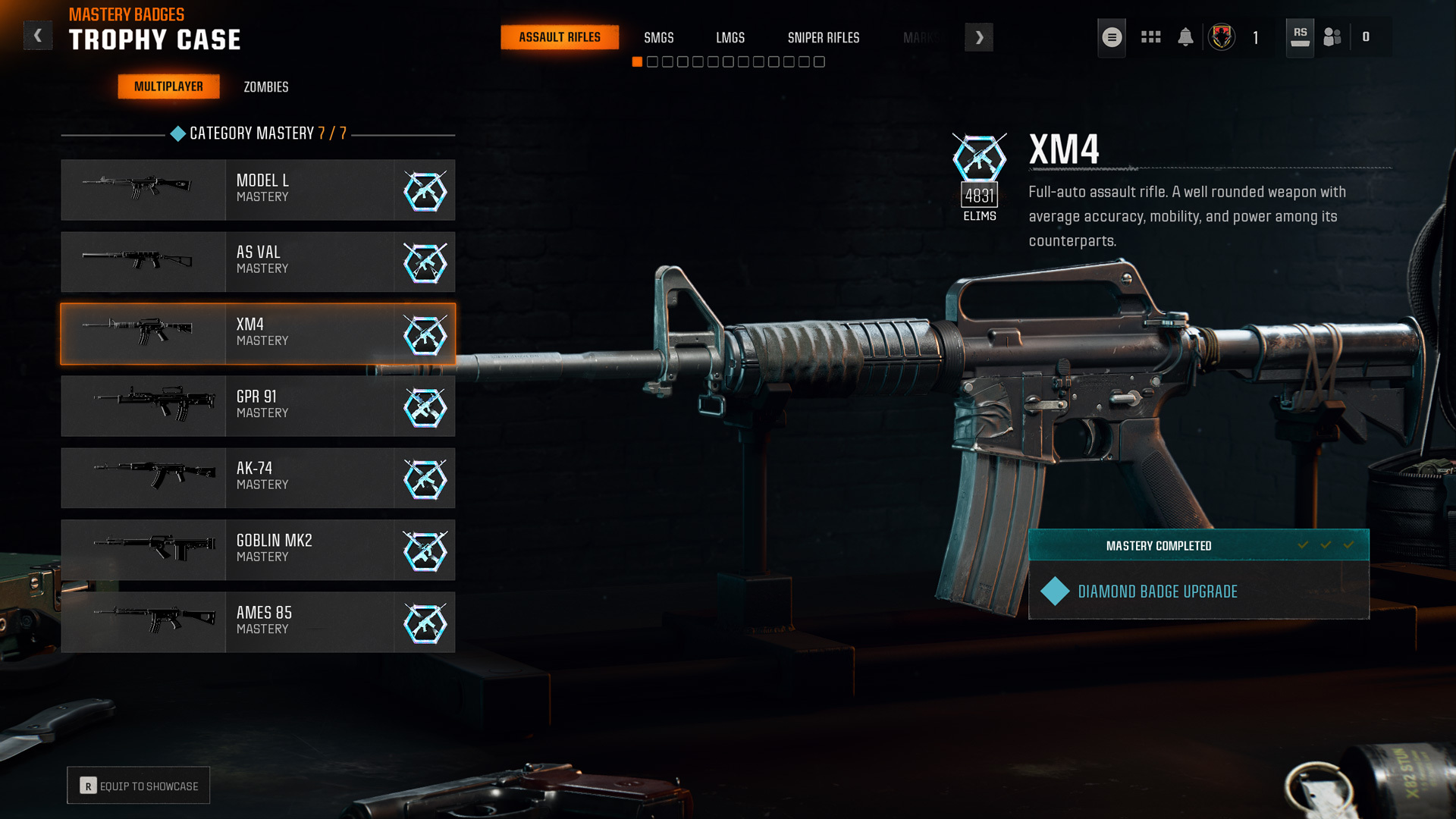Screen dimensions: 1456x819
Task: Switch to the LMGs category
Action: pos(730,37)
